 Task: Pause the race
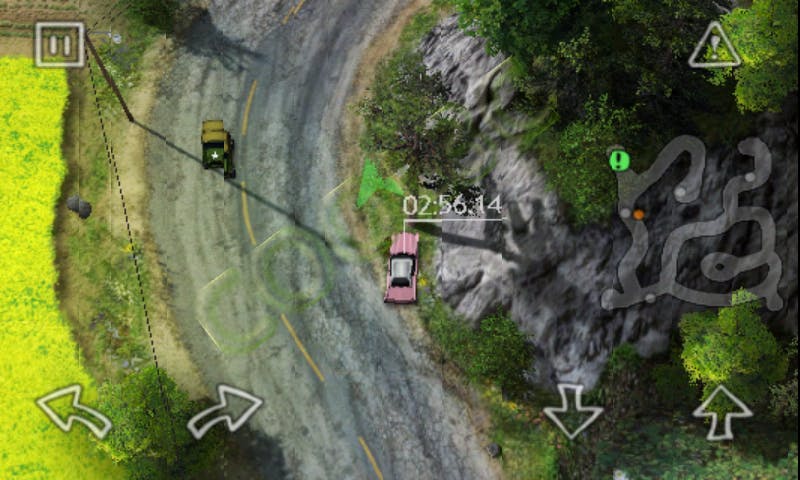tap(59, 44)
